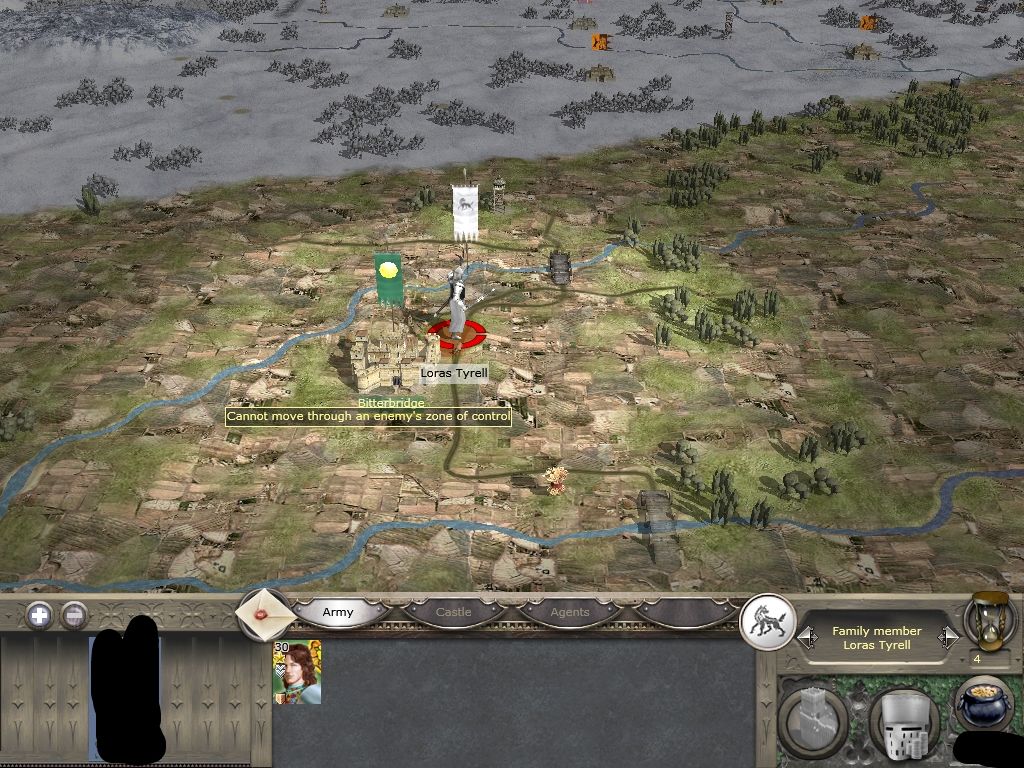
Task: Switch to the Army tab
Action: coord(338,612)
